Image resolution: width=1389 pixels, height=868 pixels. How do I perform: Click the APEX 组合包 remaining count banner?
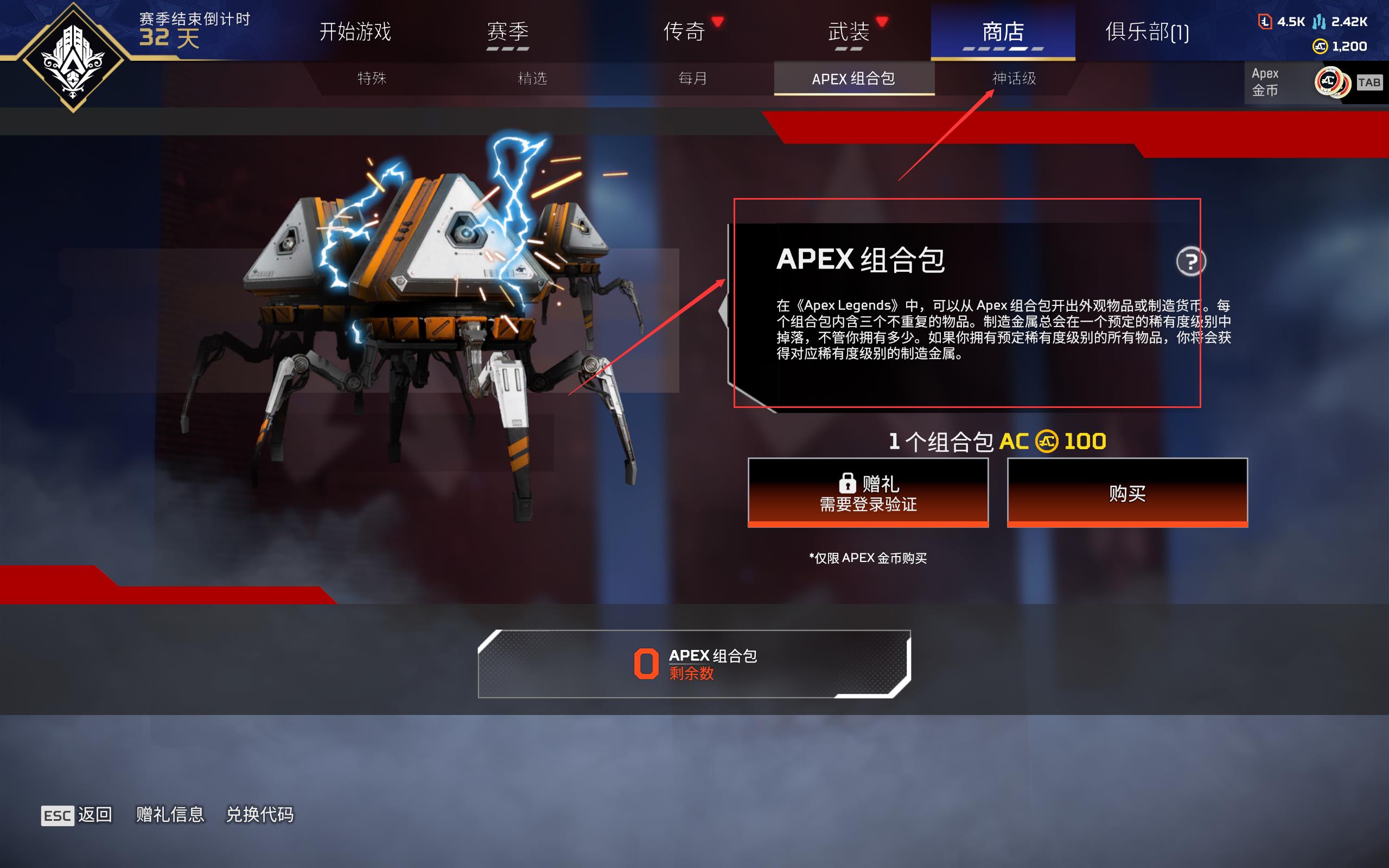(696, 663)
